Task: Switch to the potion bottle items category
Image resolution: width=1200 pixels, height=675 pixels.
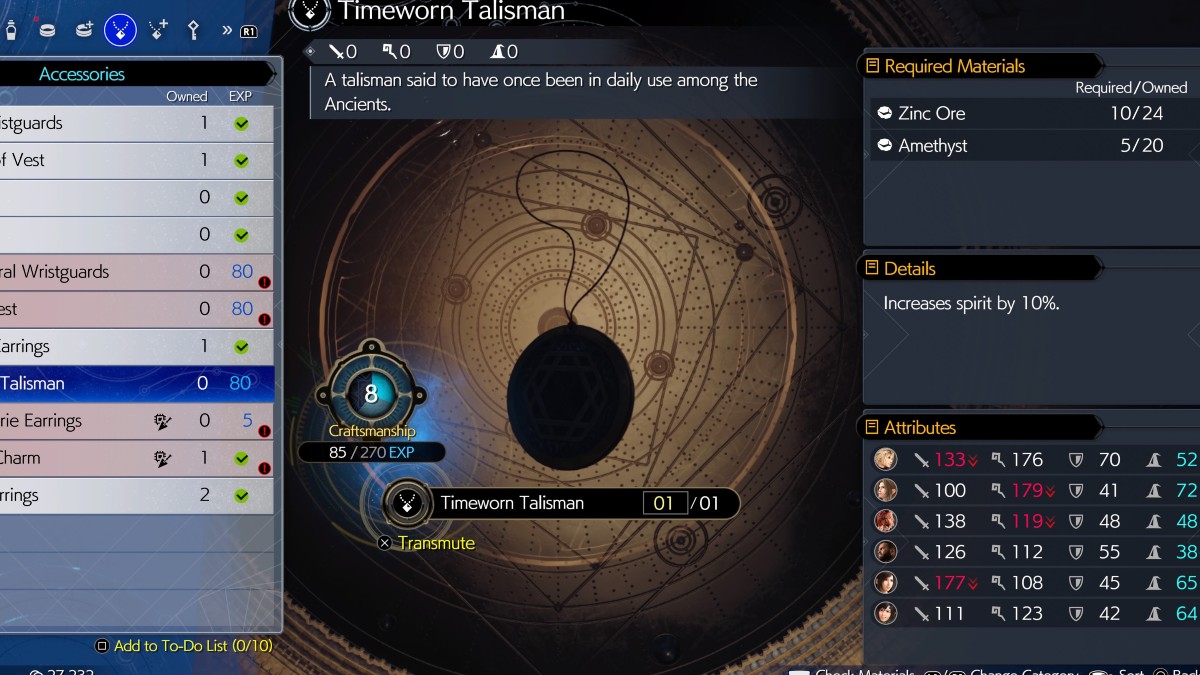Action: coord(11,30)
